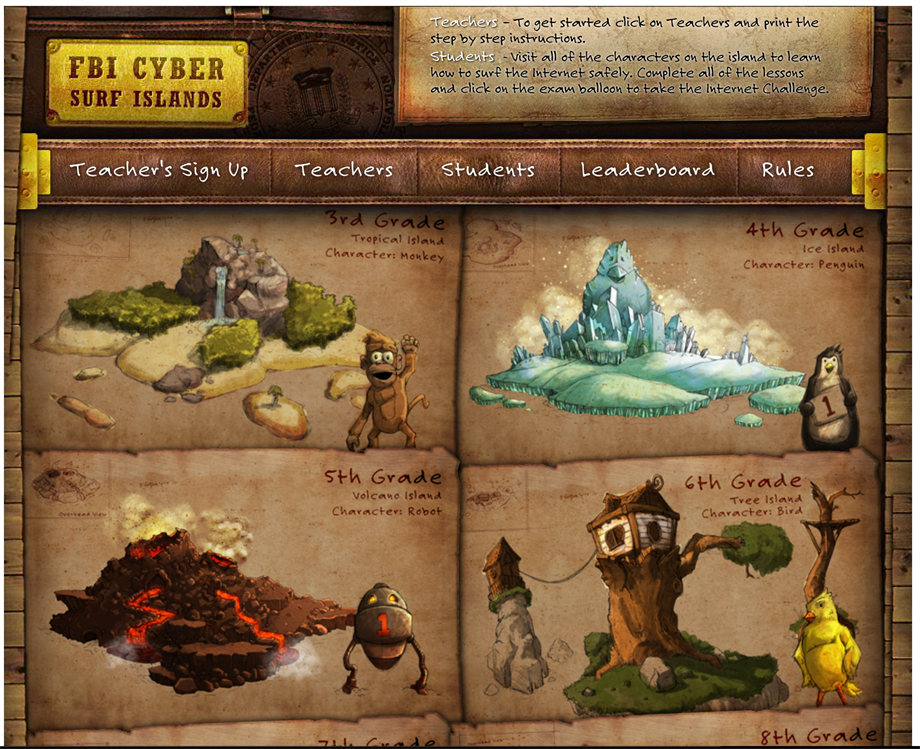Click the FBI Cyber Surf Islands logo

pos(146,83)
